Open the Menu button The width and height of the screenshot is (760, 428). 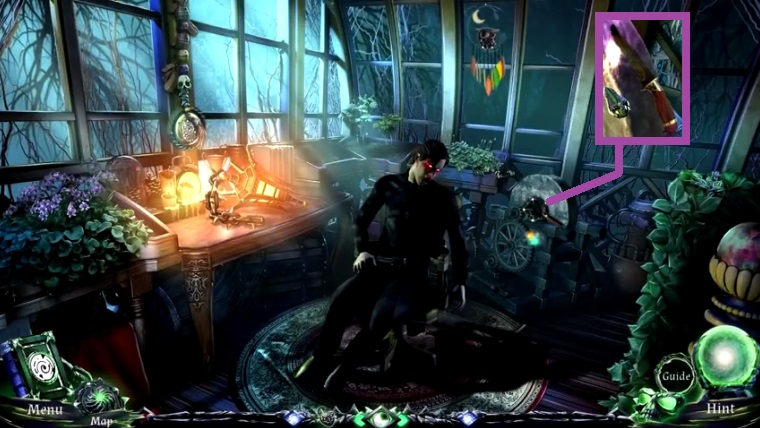(45, 408)
